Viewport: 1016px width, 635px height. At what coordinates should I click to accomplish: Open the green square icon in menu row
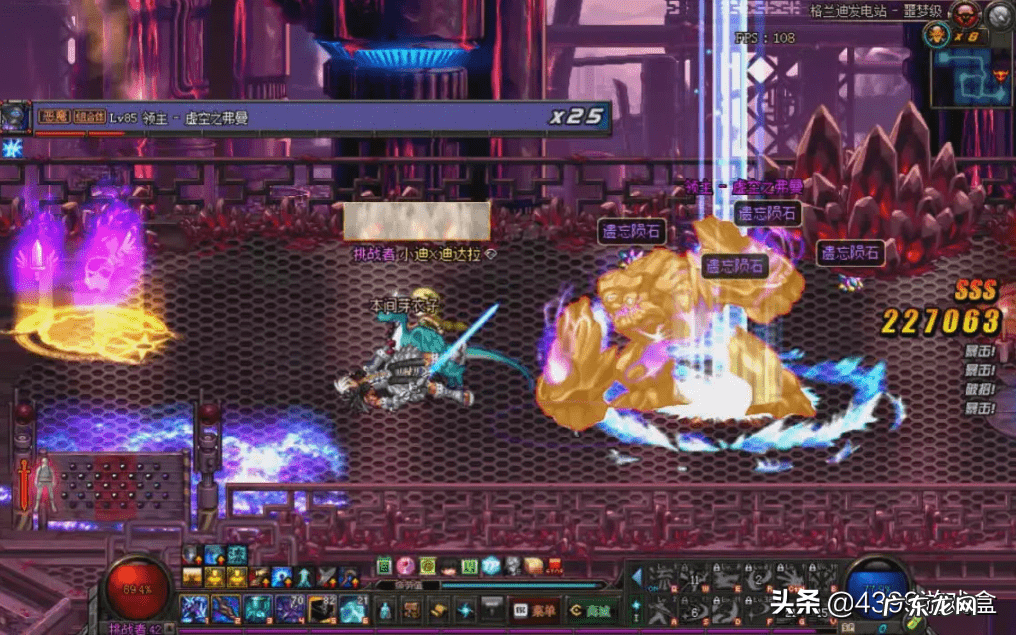[x=385, y=566]
